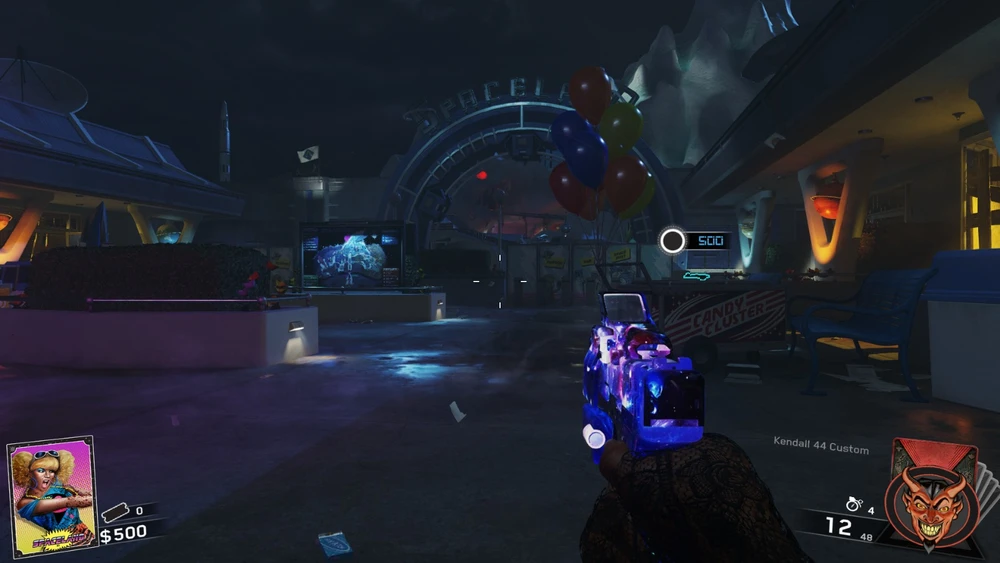Click the ticket icon above the cash
1000x563 pixels.
(115, 511)
